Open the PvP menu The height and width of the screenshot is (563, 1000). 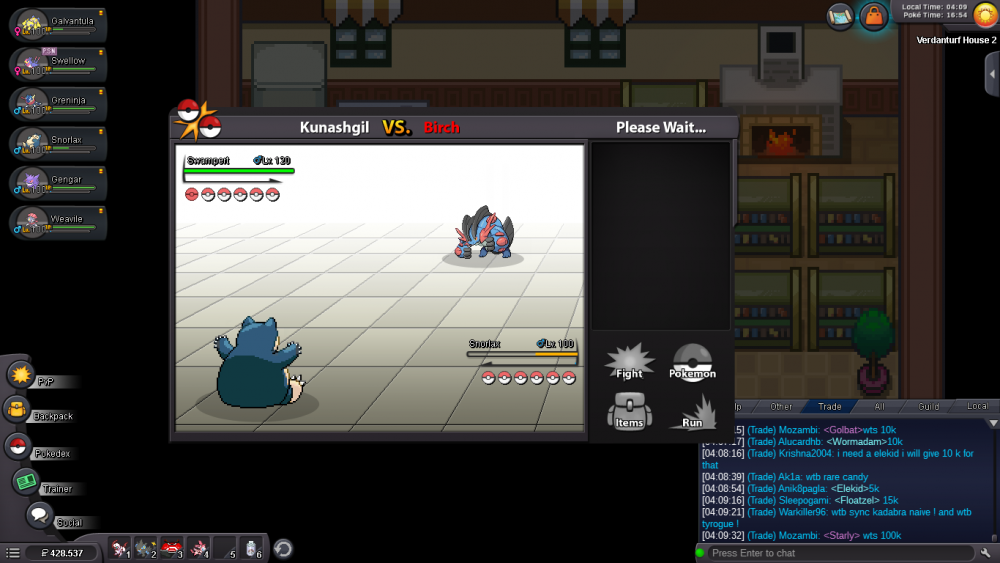point(22,375)
